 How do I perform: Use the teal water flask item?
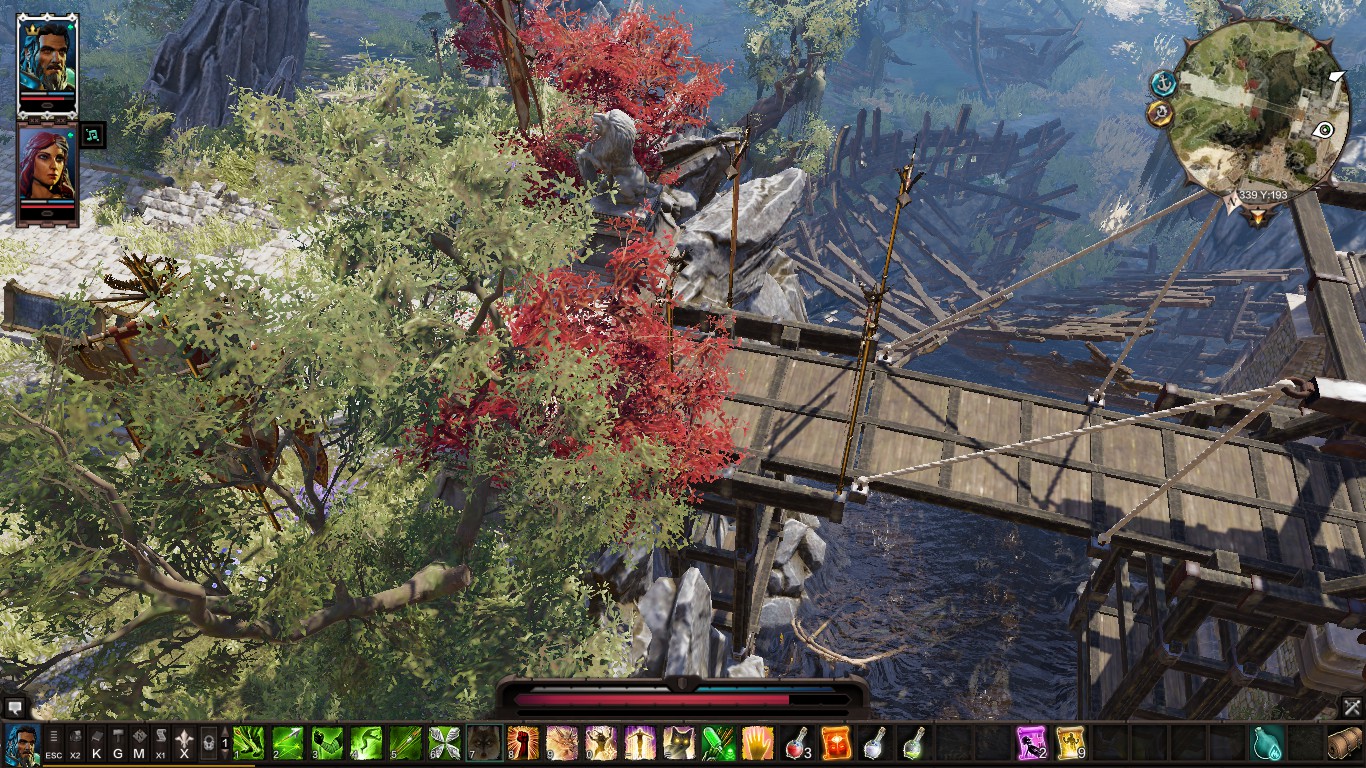click(x=1266, y=743)
